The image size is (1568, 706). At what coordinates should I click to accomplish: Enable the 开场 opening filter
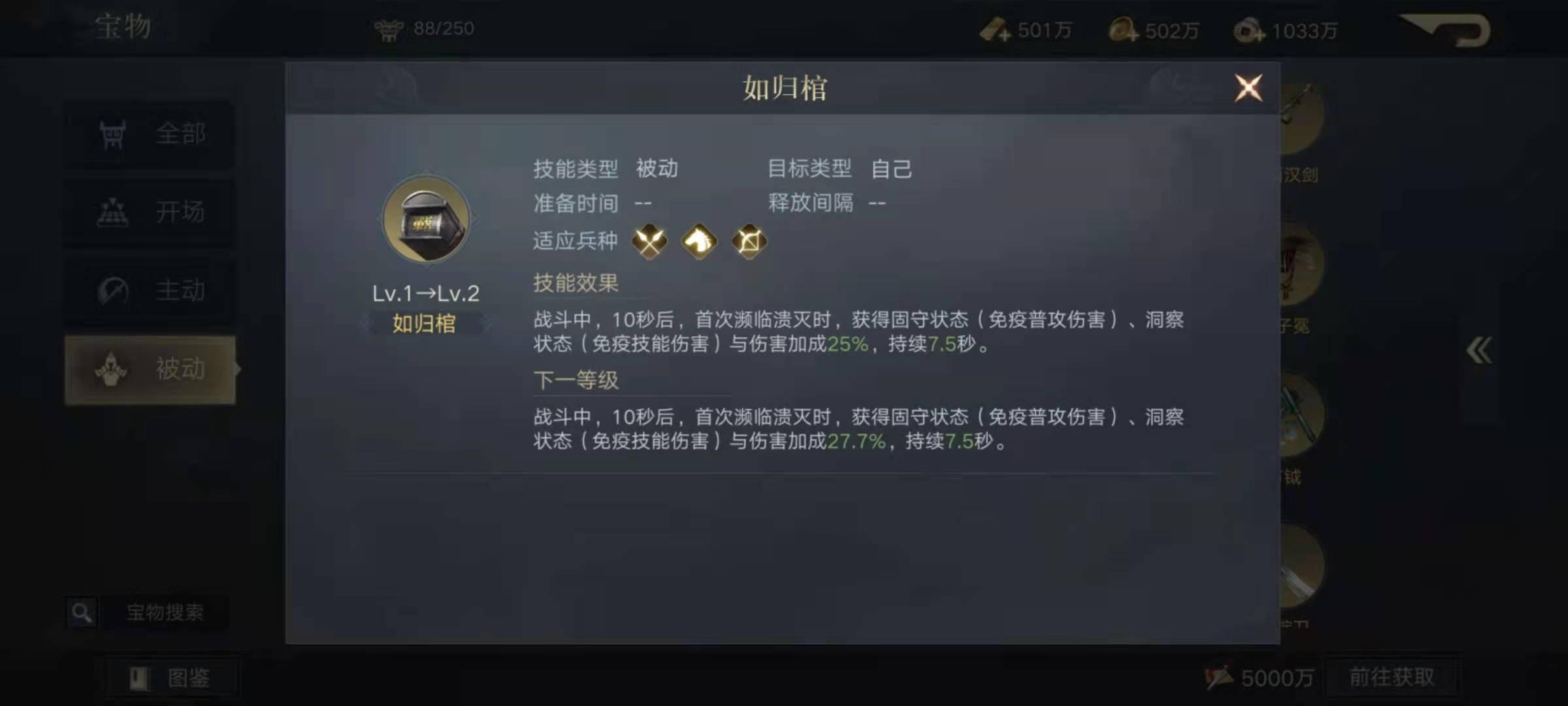point(150,212)
